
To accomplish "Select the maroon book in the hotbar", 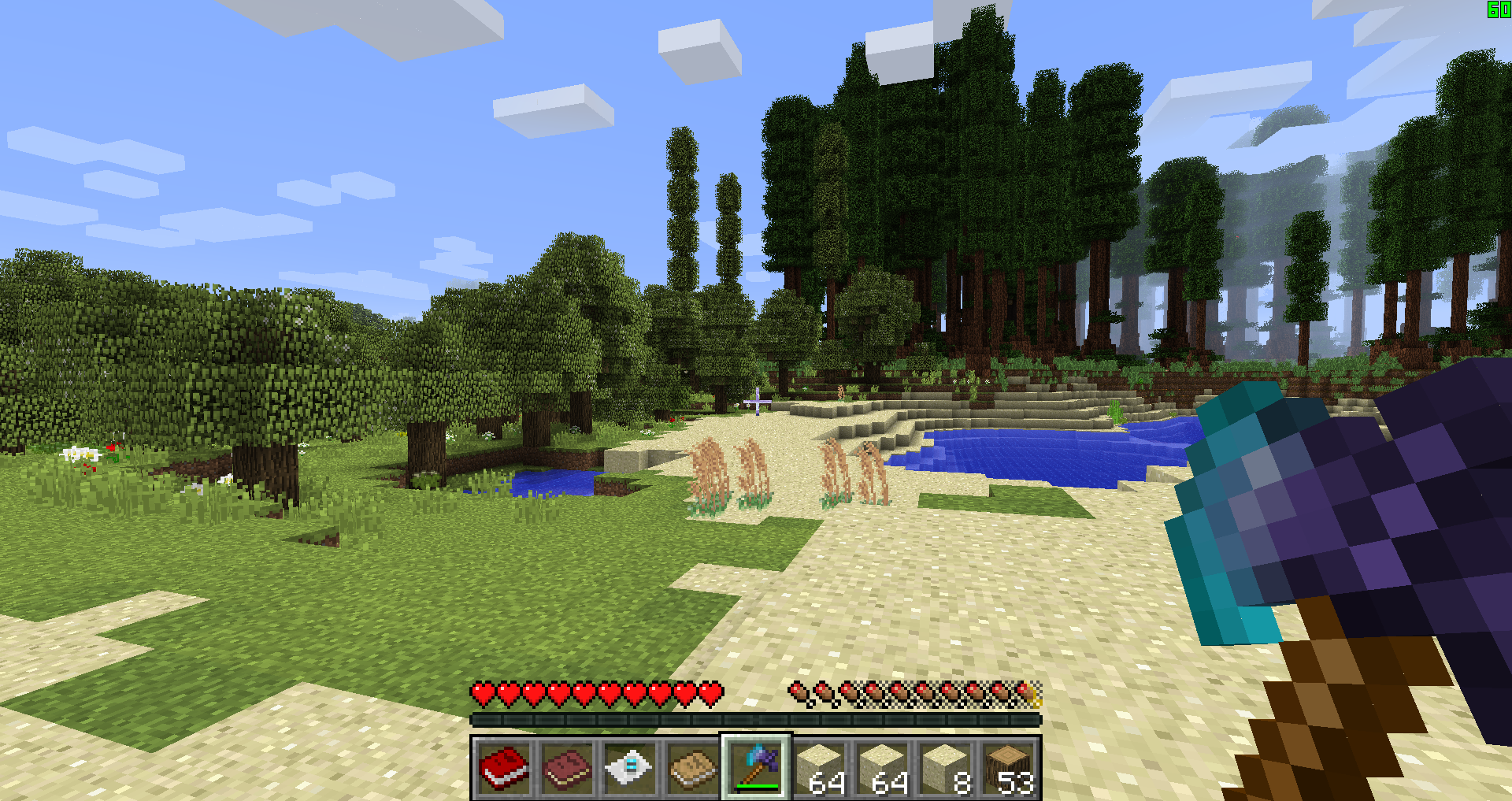I will (x=567, y=767).
